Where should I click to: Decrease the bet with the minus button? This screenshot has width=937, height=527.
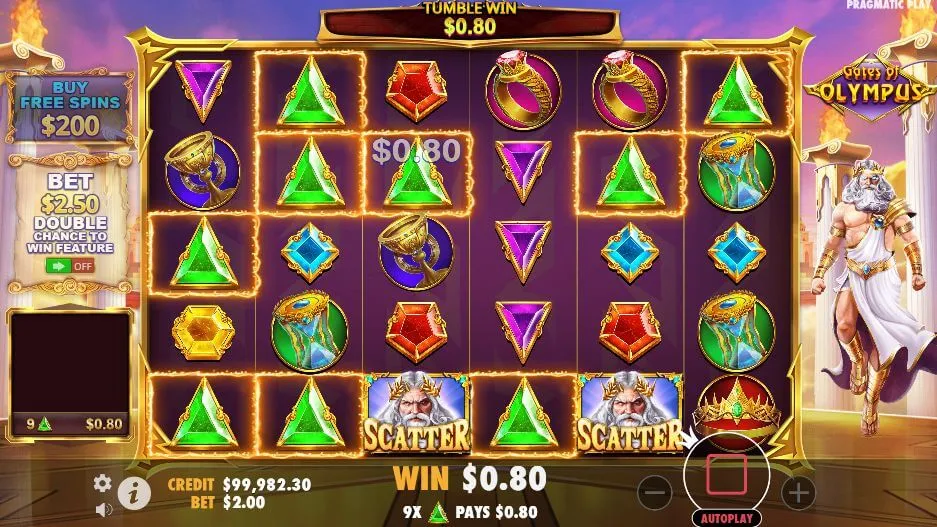(x=655, y=491)
